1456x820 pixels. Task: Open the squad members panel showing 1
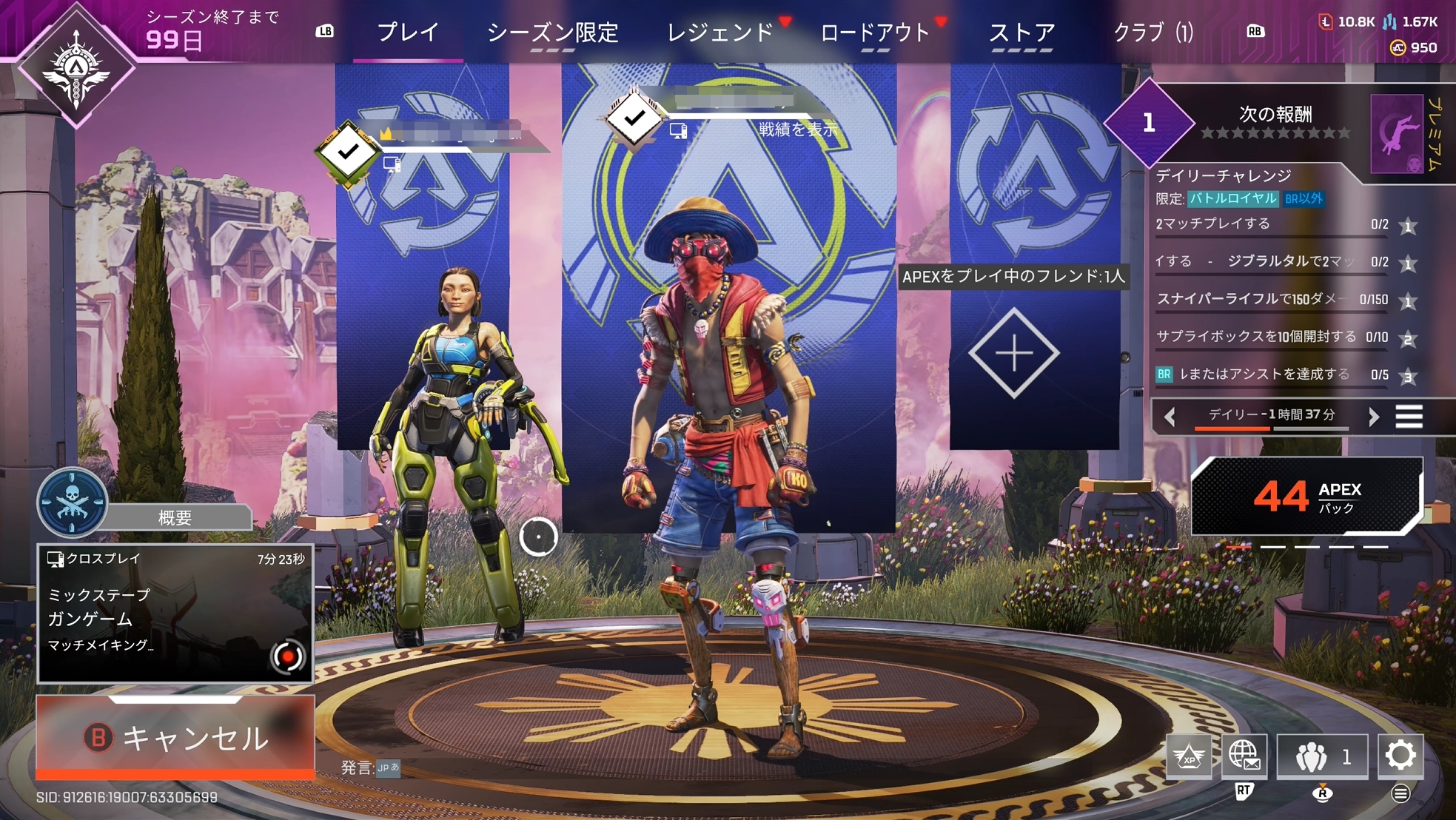pyautogui.click(x=1321, y=756)
